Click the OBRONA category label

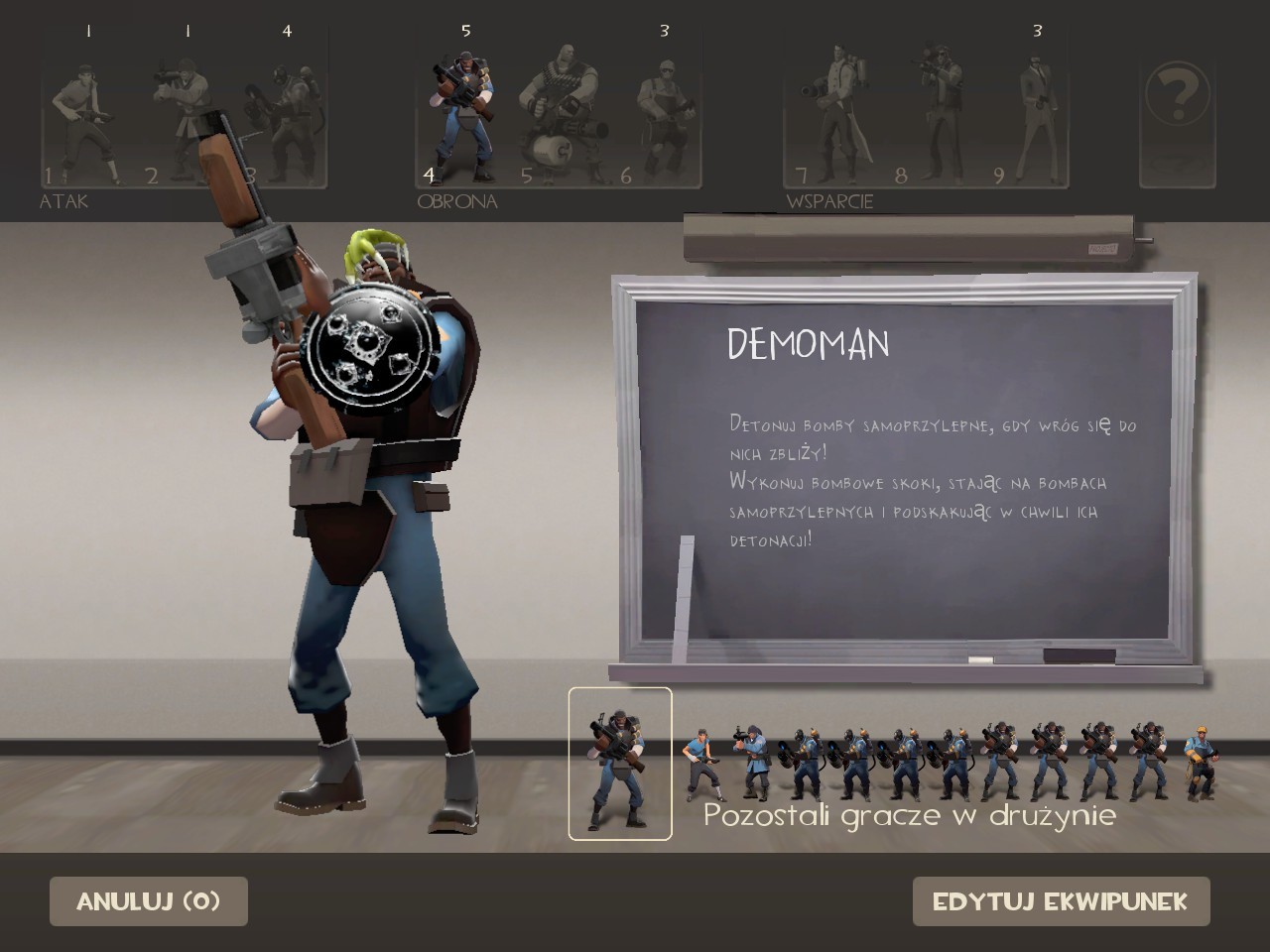point(456,201)
